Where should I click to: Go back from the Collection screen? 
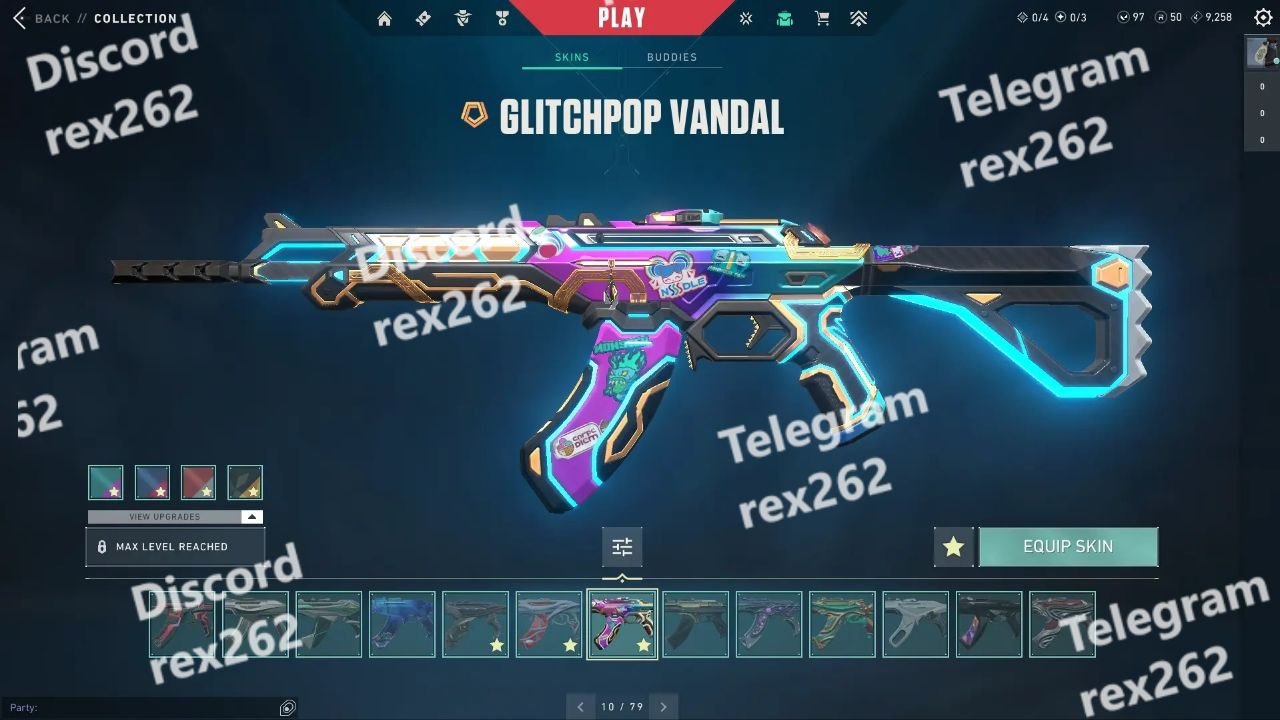click(x=40, y=18)
